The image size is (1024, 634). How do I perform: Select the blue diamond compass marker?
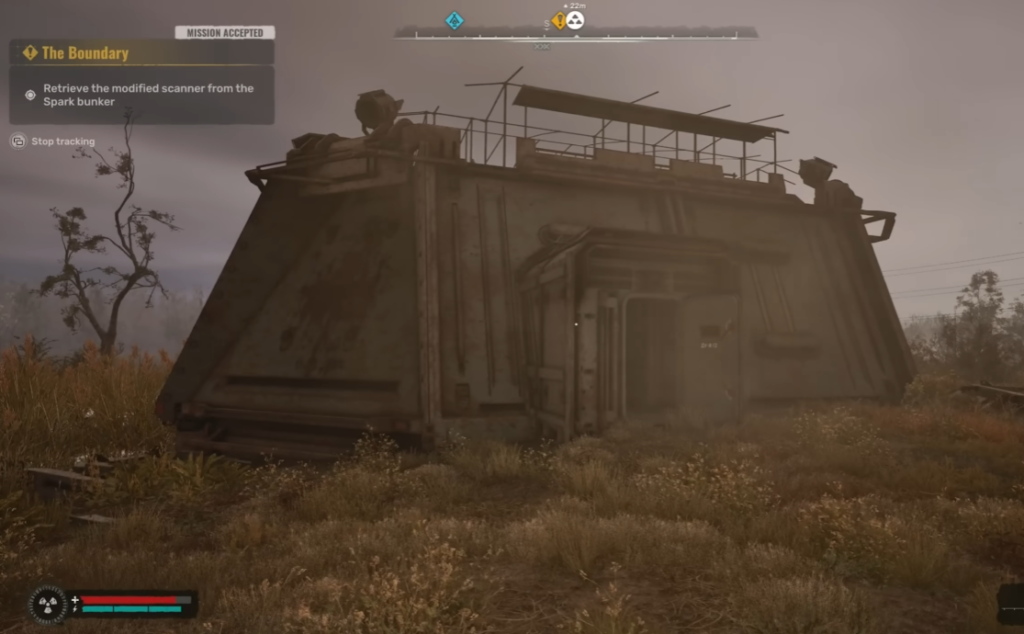point(454,20)
